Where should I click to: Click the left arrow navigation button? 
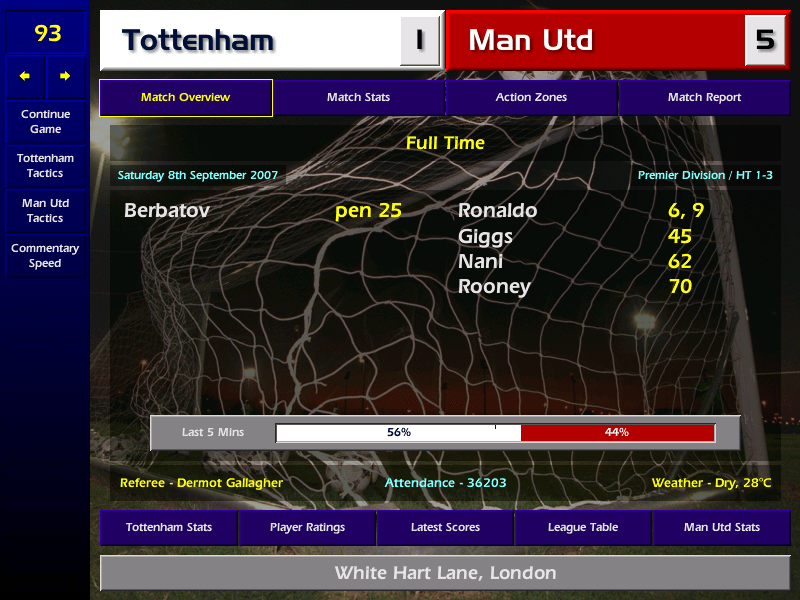tap(25, 76)
